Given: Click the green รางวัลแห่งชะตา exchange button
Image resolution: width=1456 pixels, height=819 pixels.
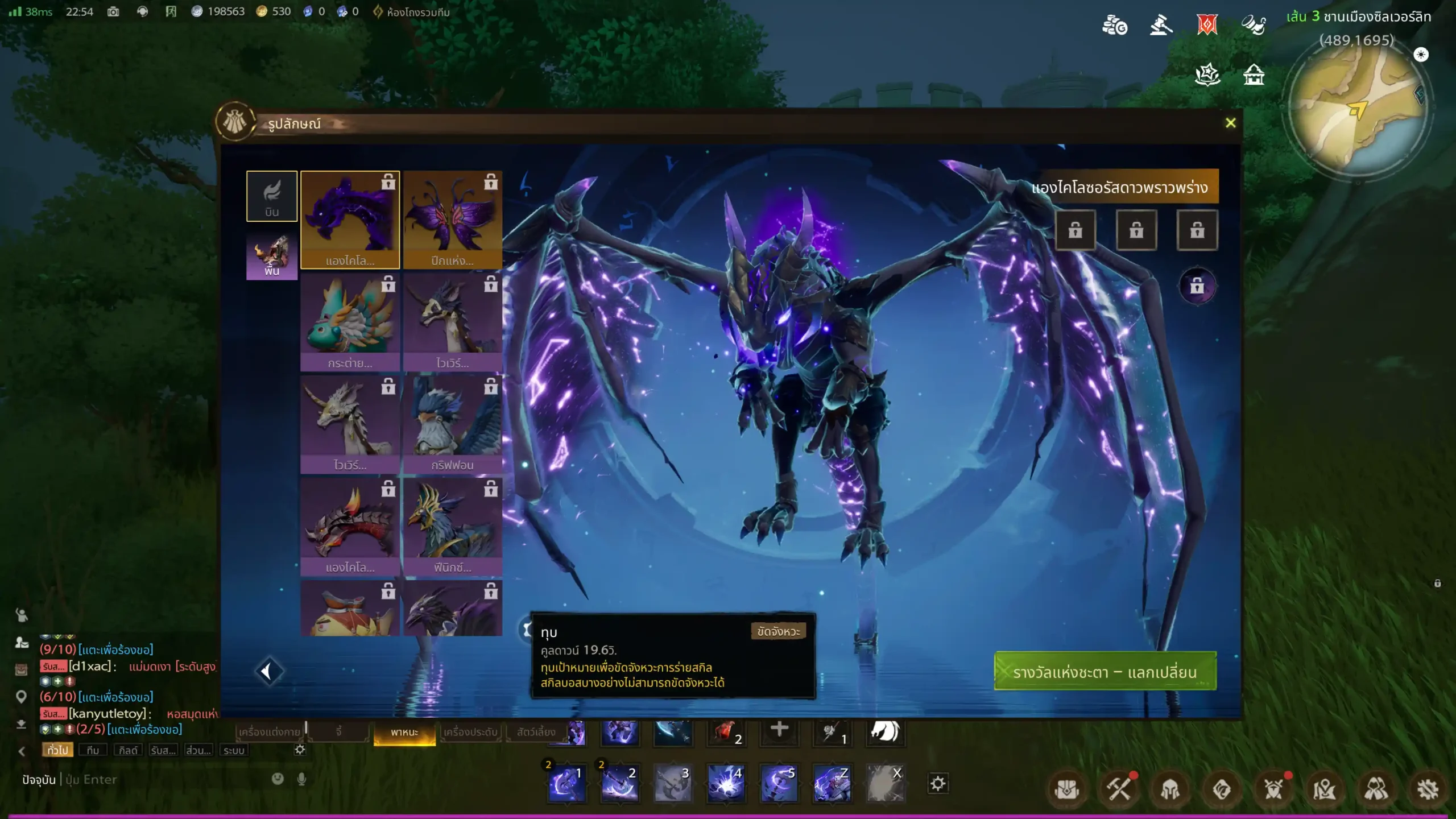Looking at the screenshot, I should [x=1105, y=672].
